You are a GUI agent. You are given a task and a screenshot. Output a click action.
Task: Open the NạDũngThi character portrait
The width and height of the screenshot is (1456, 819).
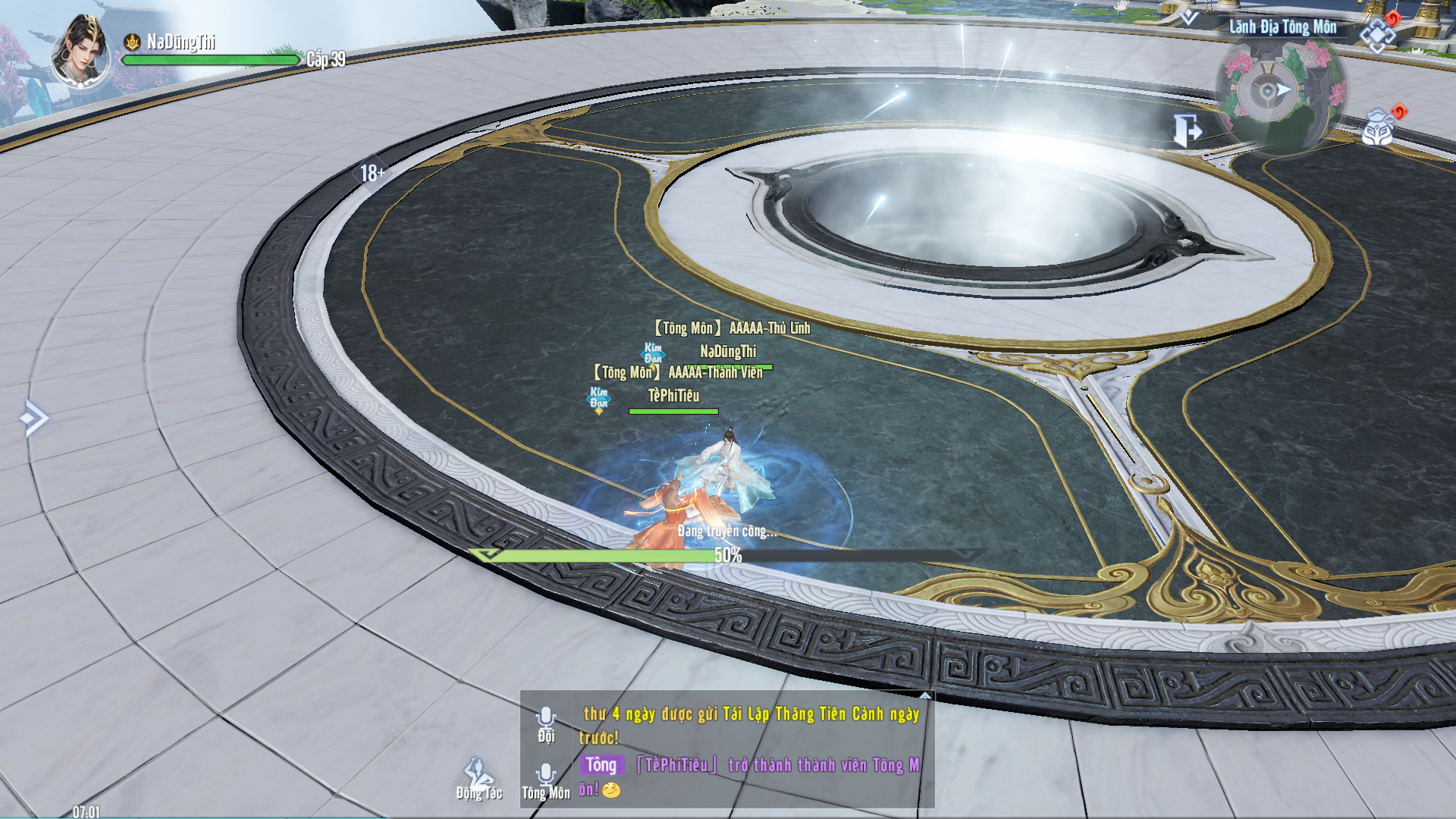click(x=80, y=53)
